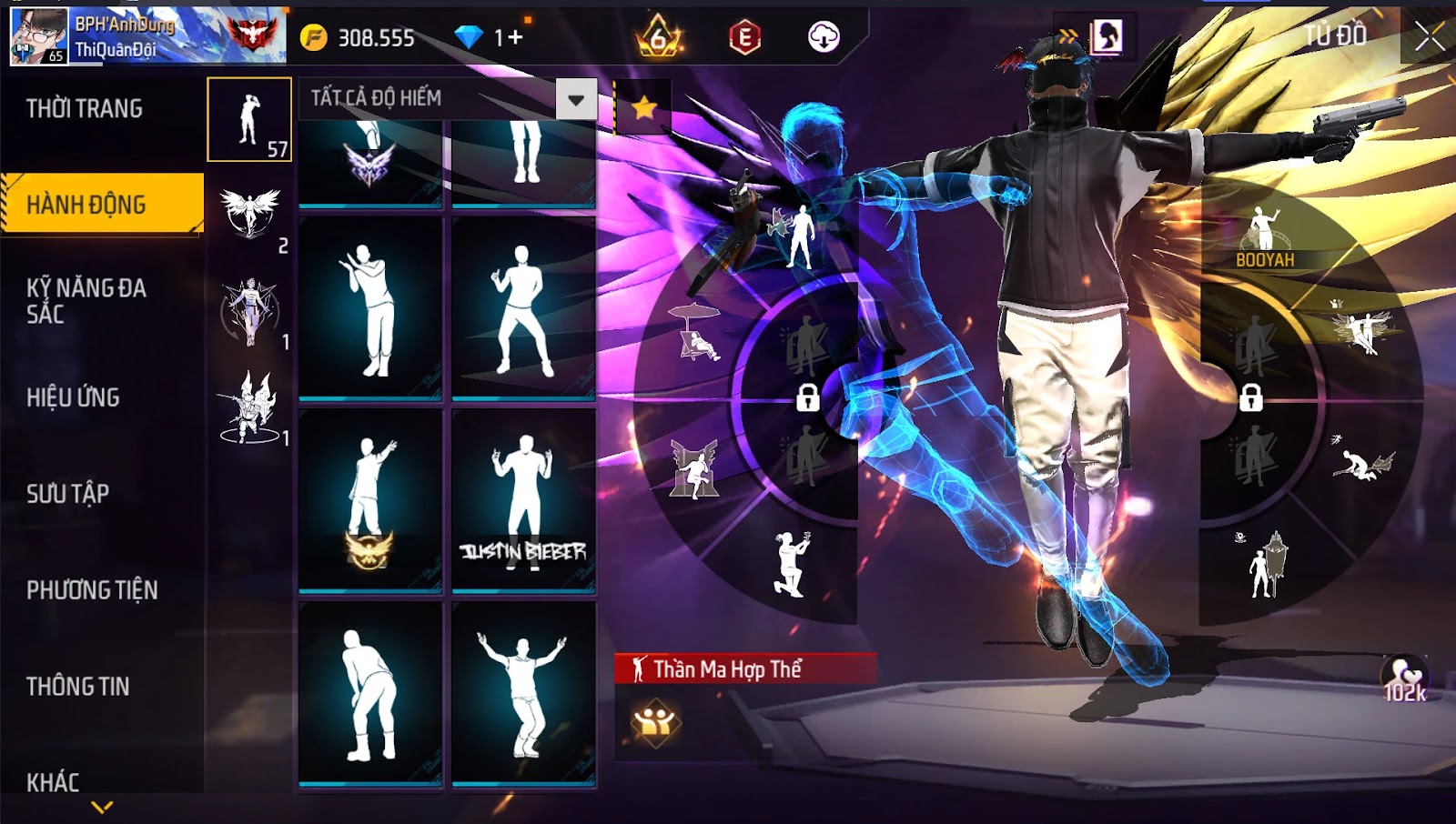Tap the heart likes 102k icon
Screen dimensions: 1456x824
click(1404, 678)
